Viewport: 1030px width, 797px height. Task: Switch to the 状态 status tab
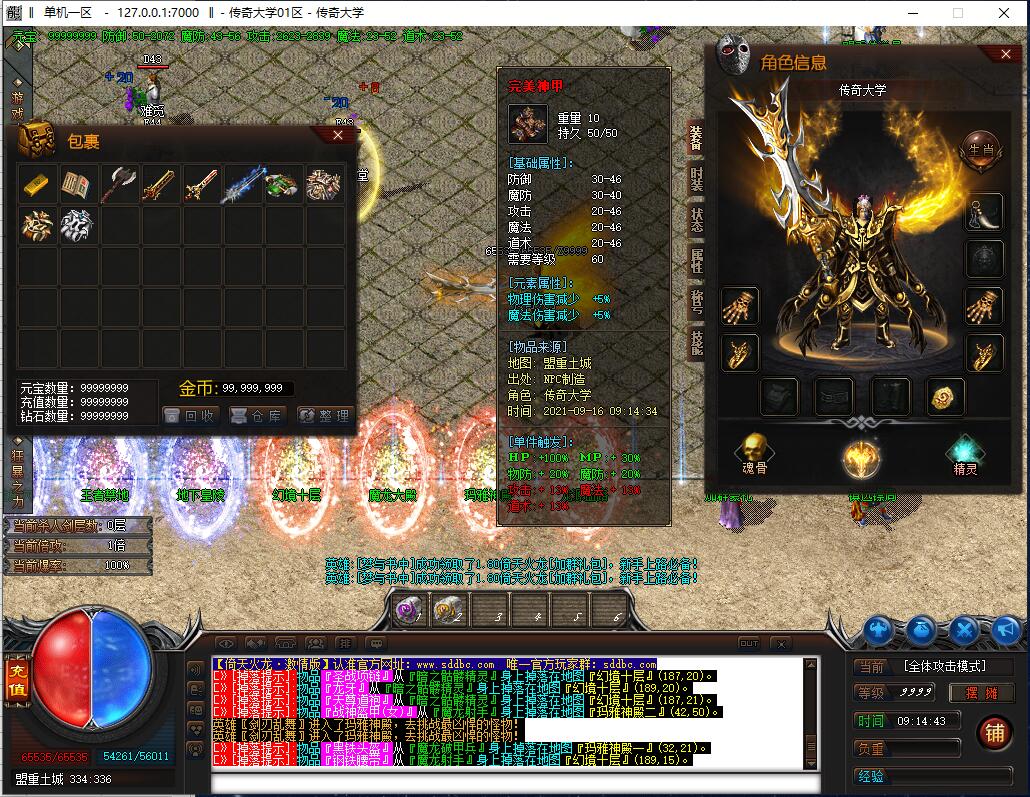(x=696, y=219)
